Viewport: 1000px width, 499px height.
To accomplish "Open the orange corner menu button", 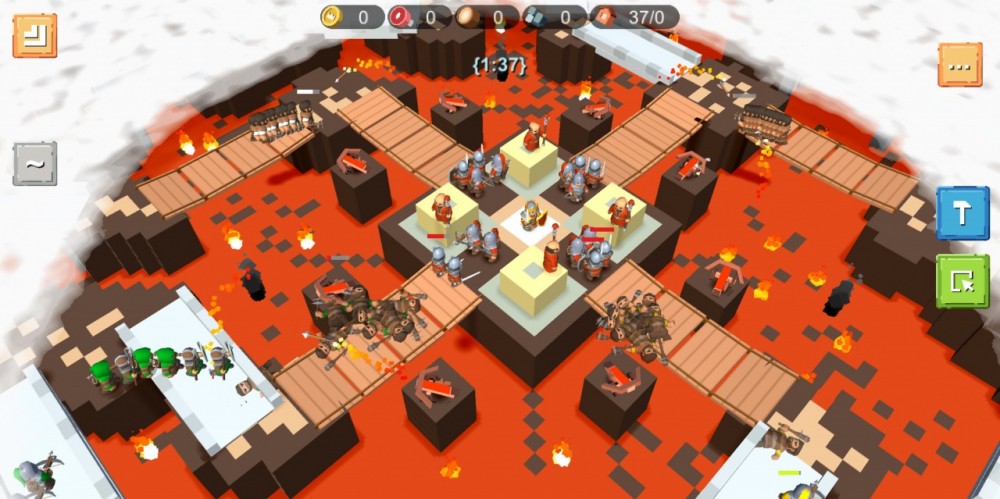I will 34,35.
